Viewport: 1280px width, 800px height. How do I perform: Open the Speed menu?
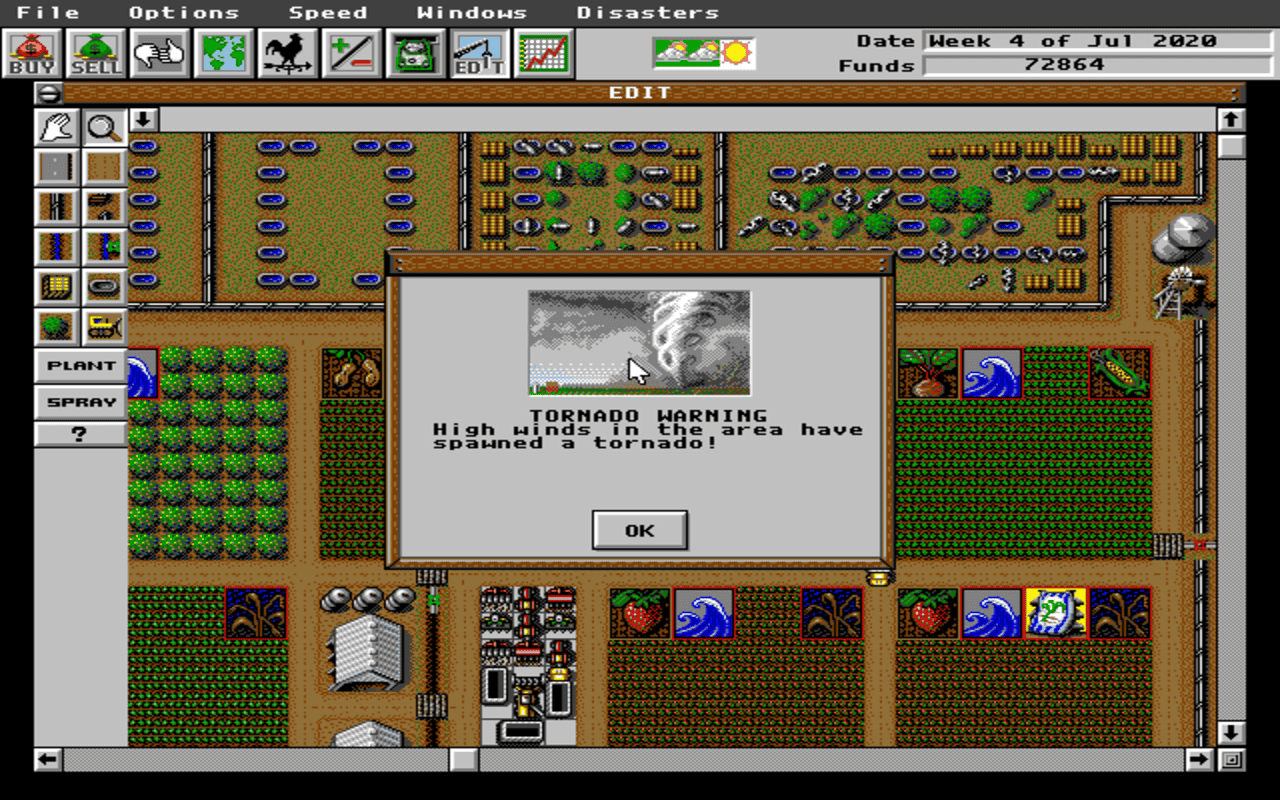pos(329,12)
